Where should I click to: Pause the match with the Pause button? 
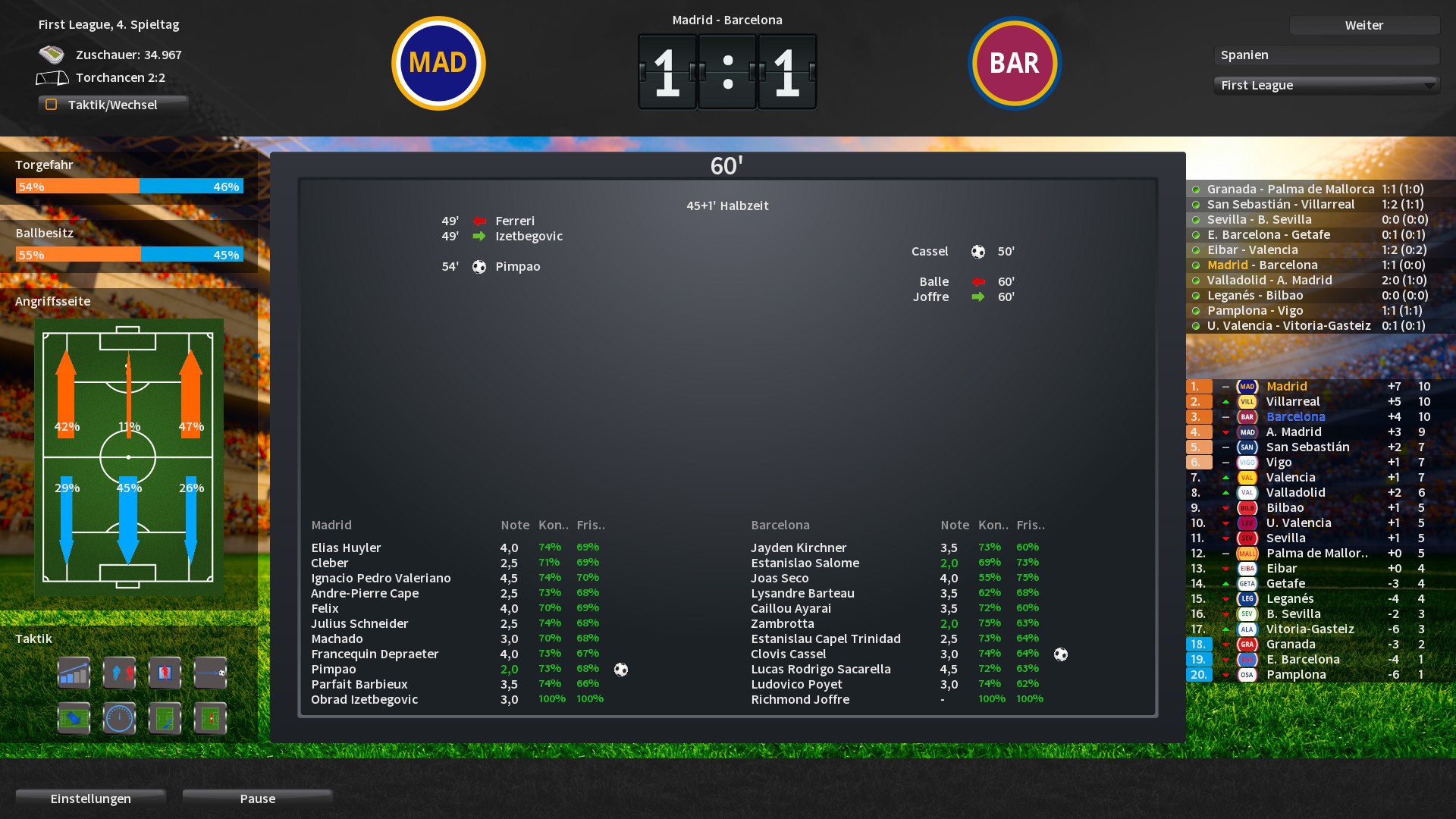pos(256,799)
